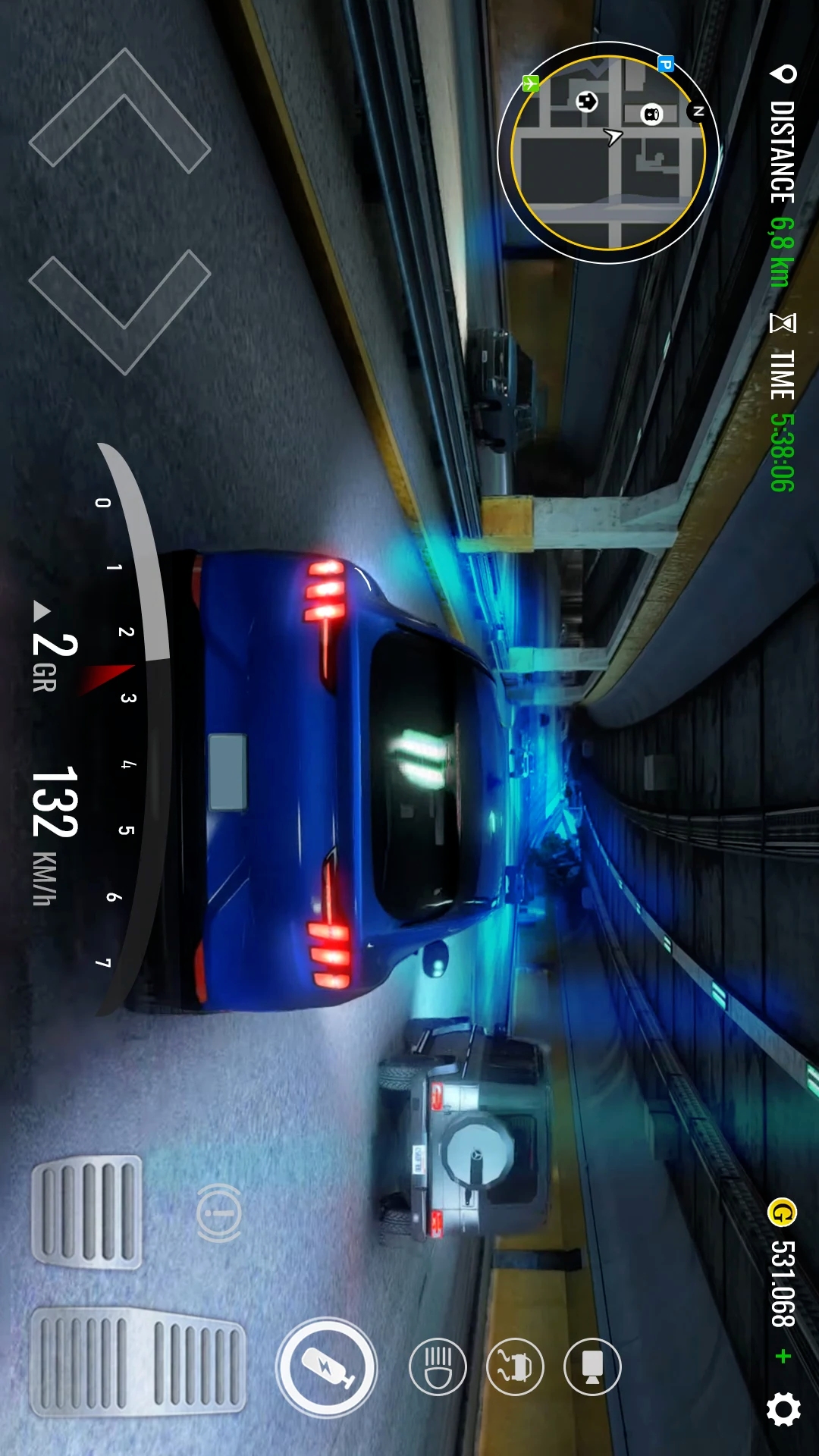The height and width of the screenshot is (1456, 819).
Task: Step on the wide gas pedal
Action: point(138,1361)
